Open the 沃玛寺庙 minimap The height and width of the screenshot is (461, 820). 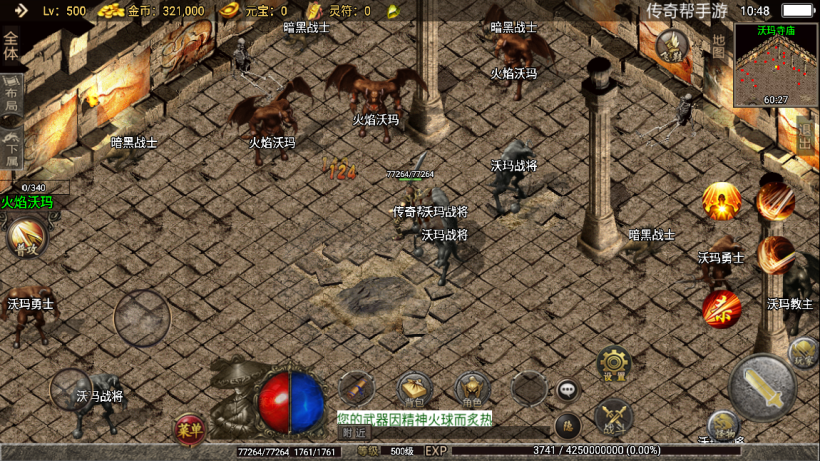point(776,65)
